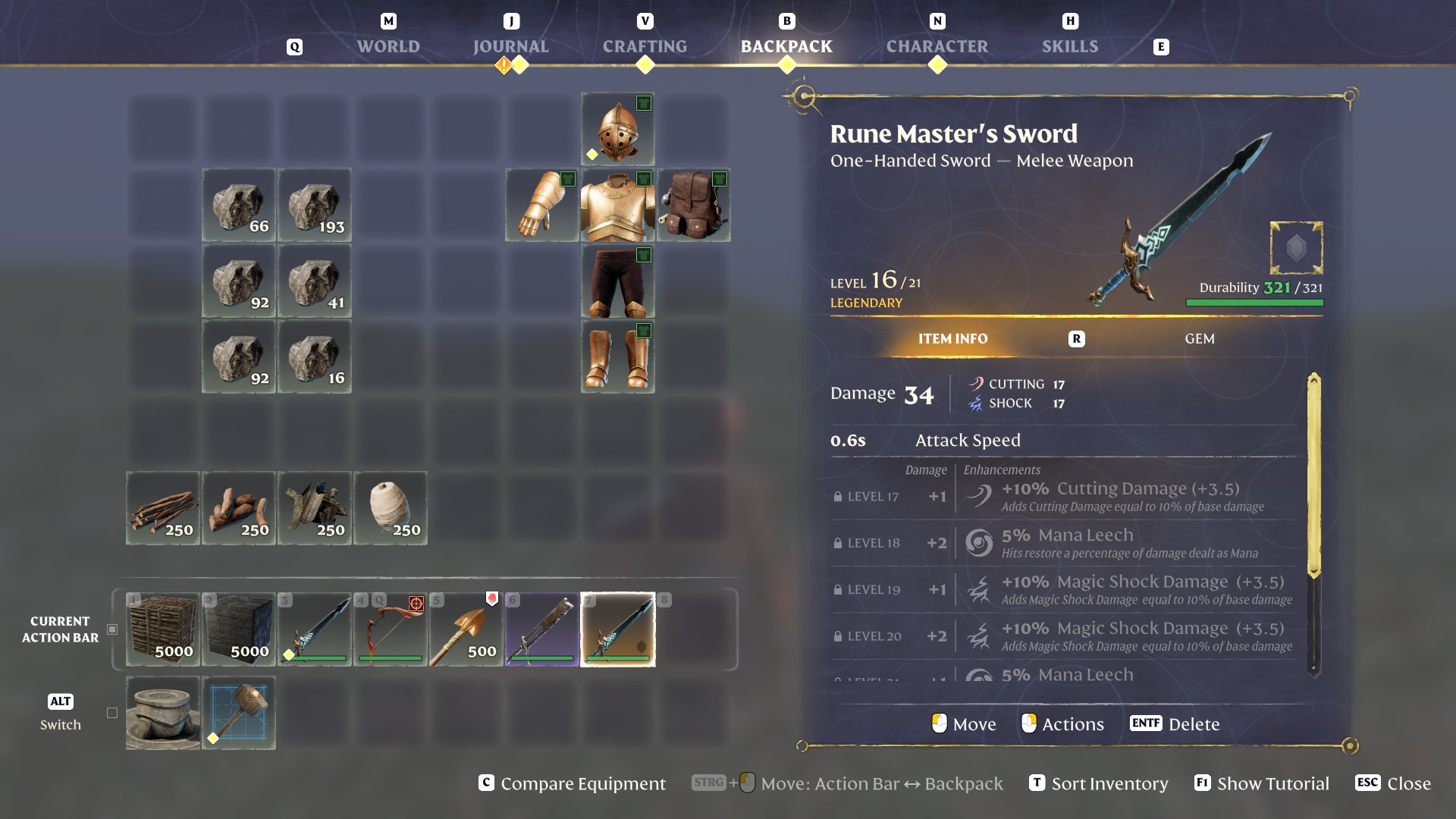
Task: Go to the Character tab
Action: (x=937, y=46)
